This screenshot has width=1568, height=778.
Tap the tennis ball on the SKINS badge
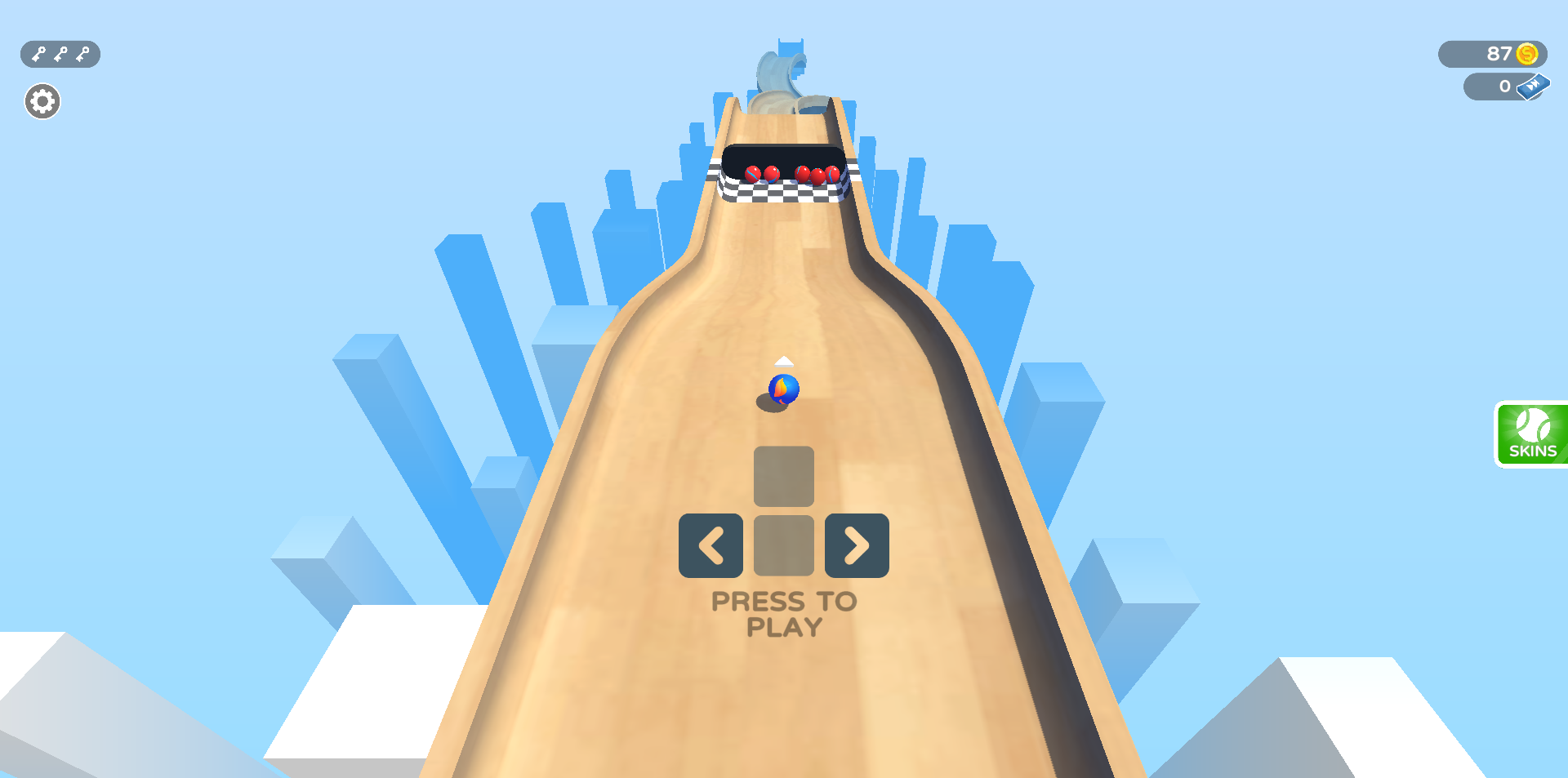click(1531, 424)
